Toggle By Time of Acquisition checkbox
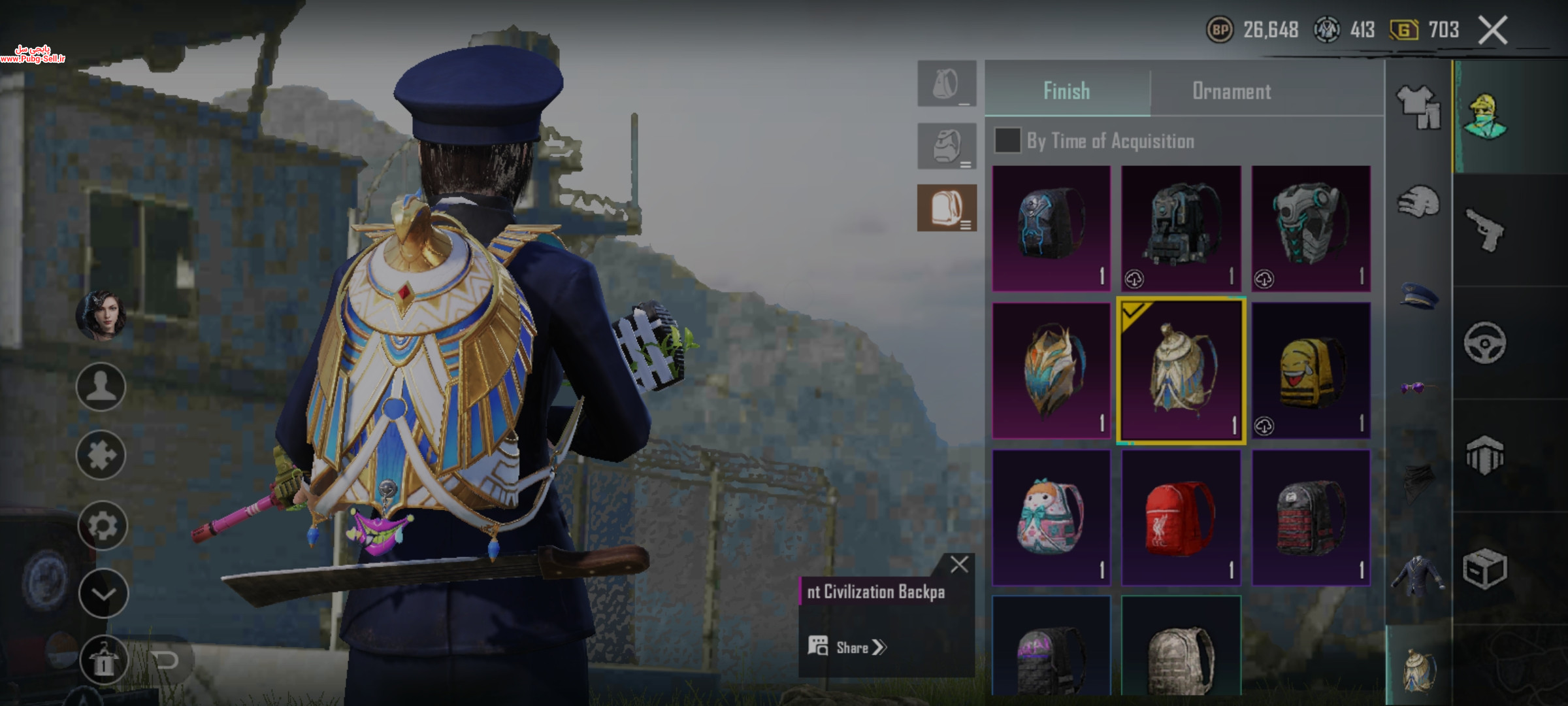The height and width of the screenshot is (706, 1568). pos(1007,141)
